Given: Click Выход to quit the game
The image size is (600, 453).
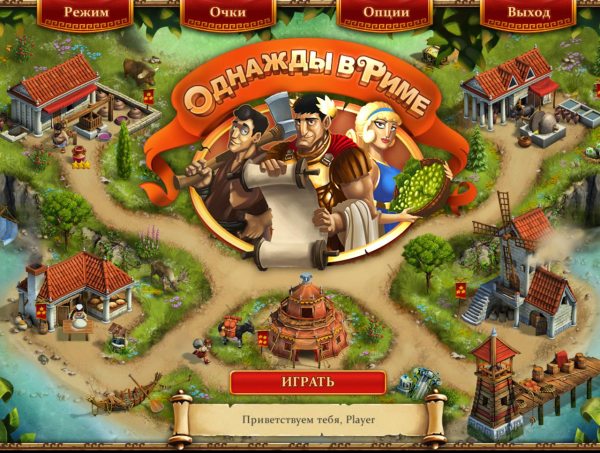Looking at the screenshot, I should [528, 13].
